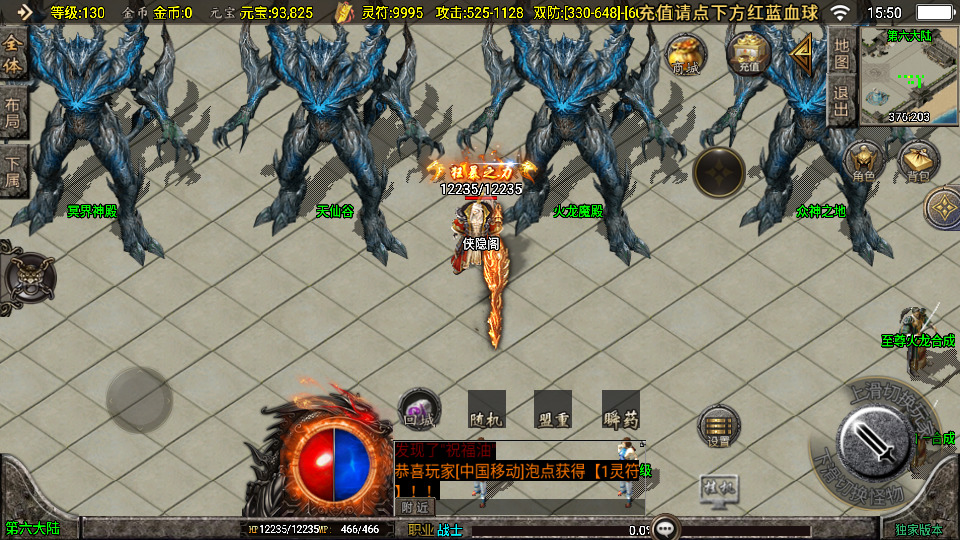The image size is (960, 540).
Task: Click the 退出 exit button
Action: (842, 101)
